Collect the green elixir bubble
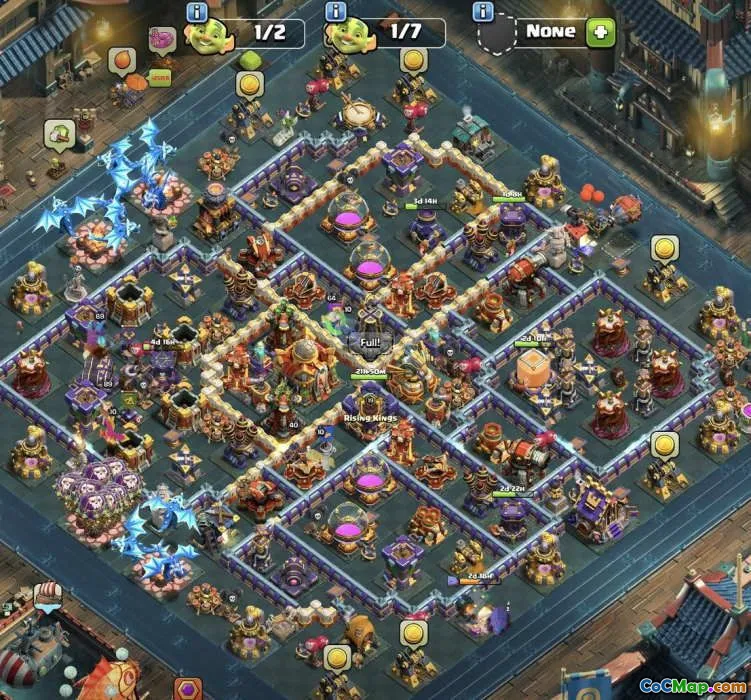This screenshot has height=700, width=751. 250,61
